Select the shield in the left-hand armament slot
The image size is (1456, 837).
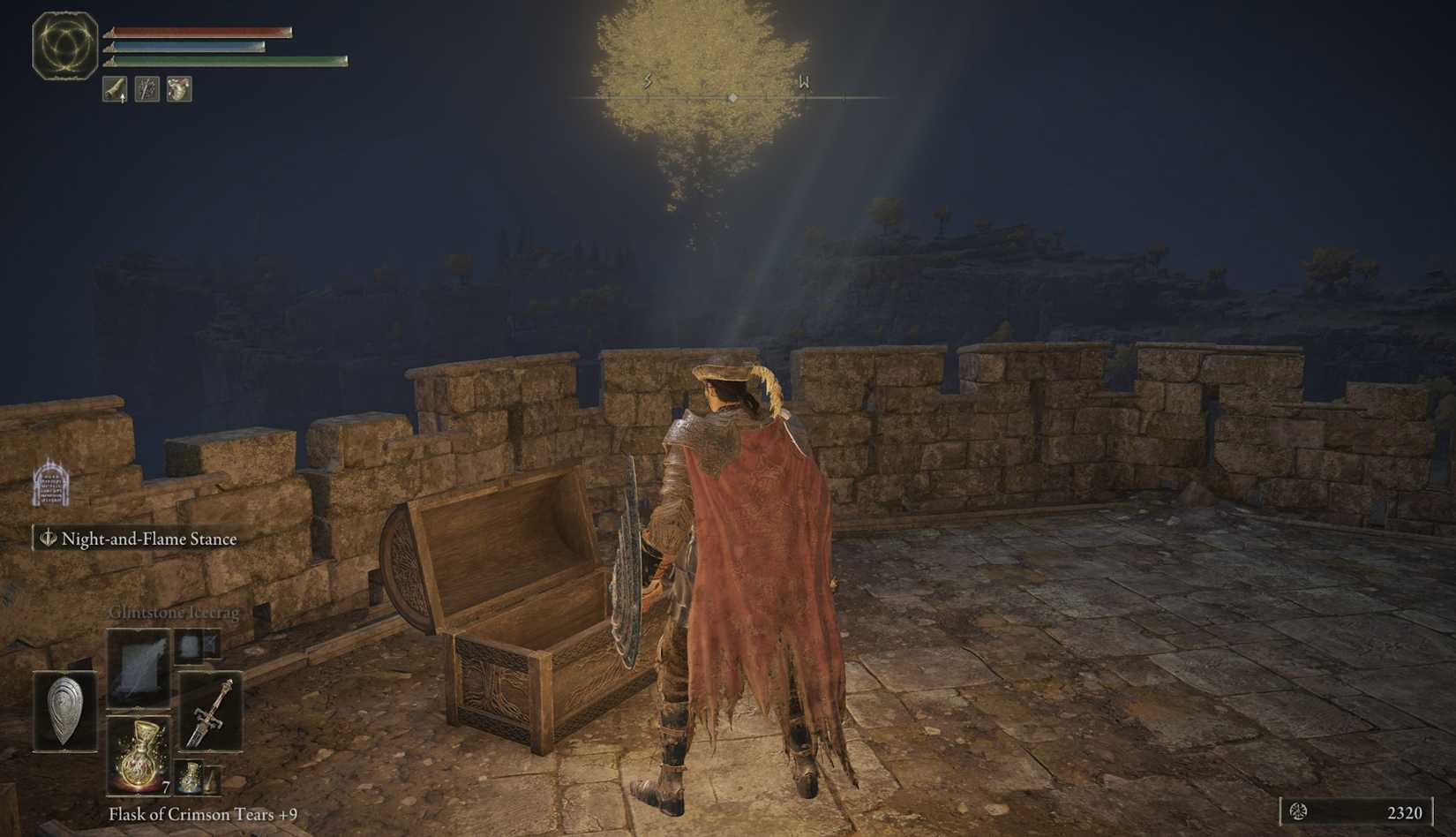click(x=64, y=710)
